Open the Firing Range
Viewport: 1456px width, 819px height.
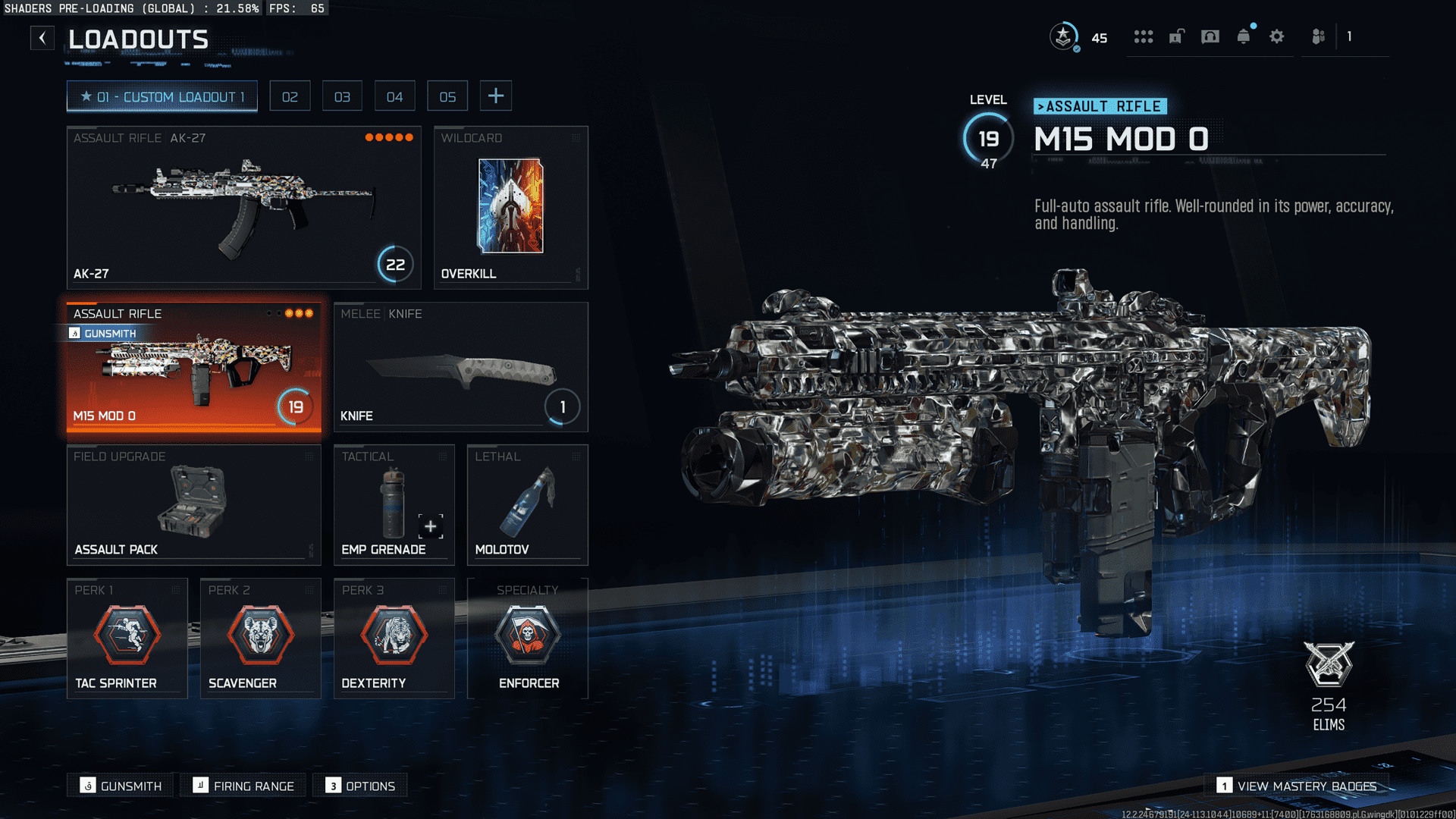tap(243, 786)
